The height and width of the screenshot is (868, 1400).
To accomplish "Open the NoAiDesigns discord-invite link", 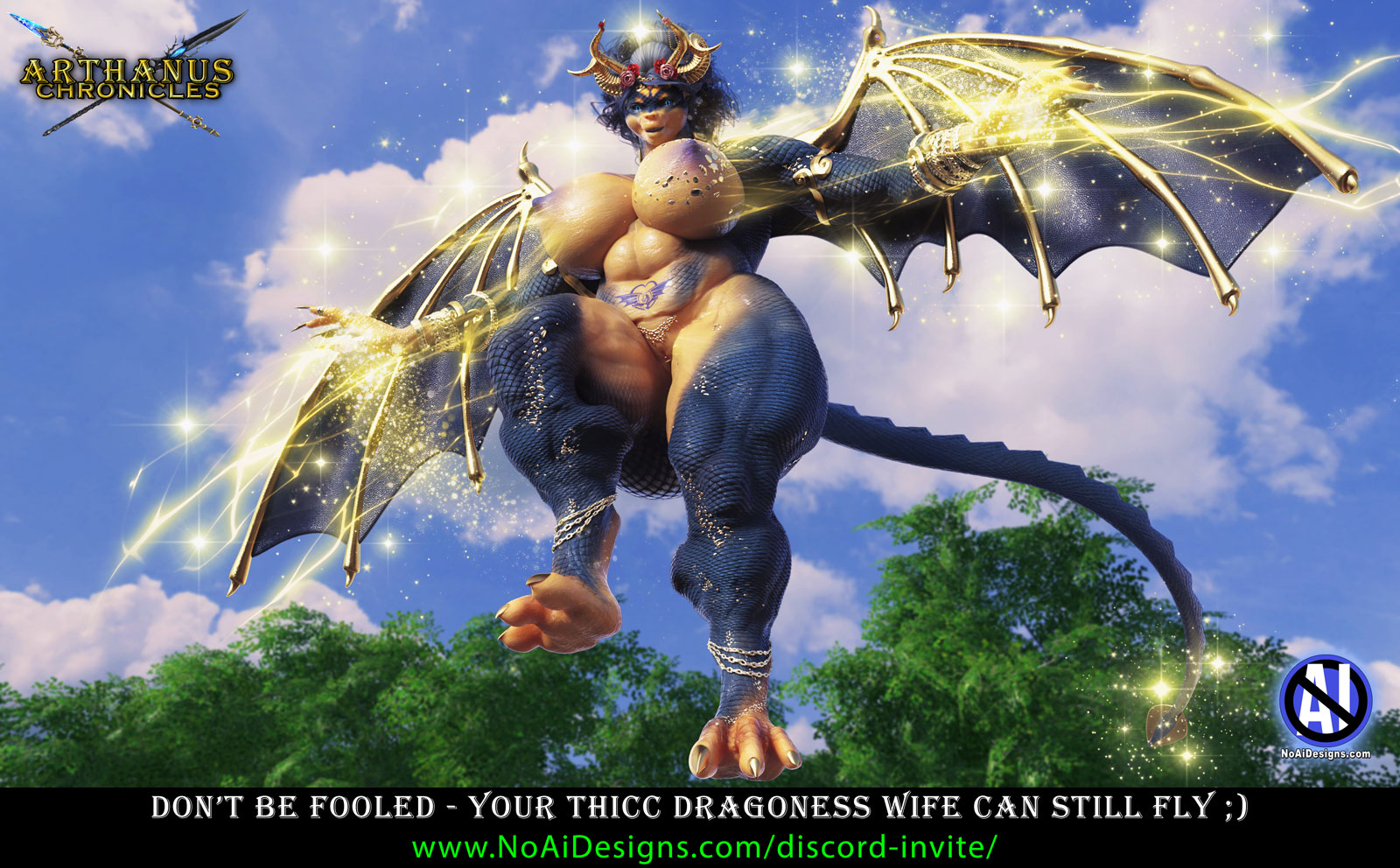I will click(x=703, y=846).
